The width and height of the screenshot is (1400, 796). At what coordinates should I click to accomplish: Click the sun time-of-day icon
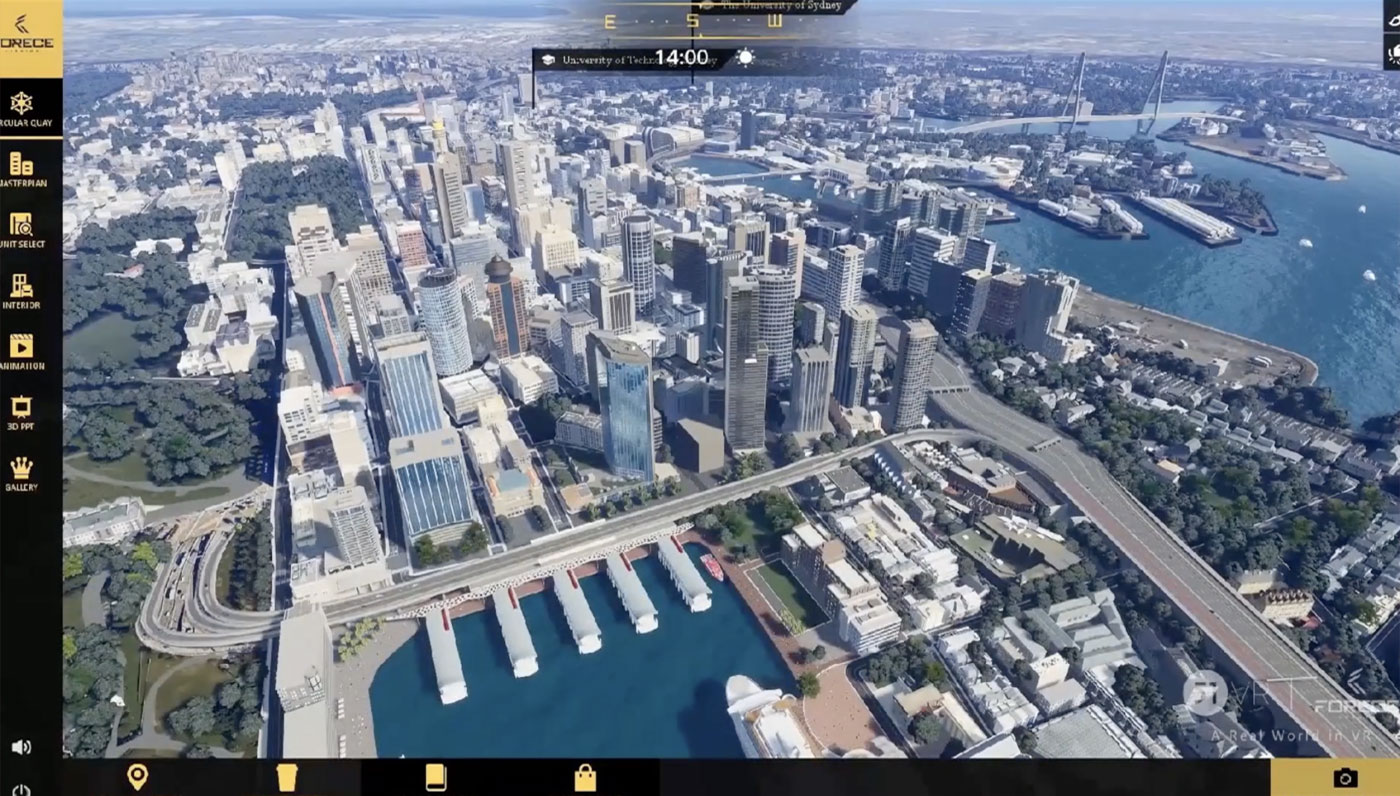[745, 58]
